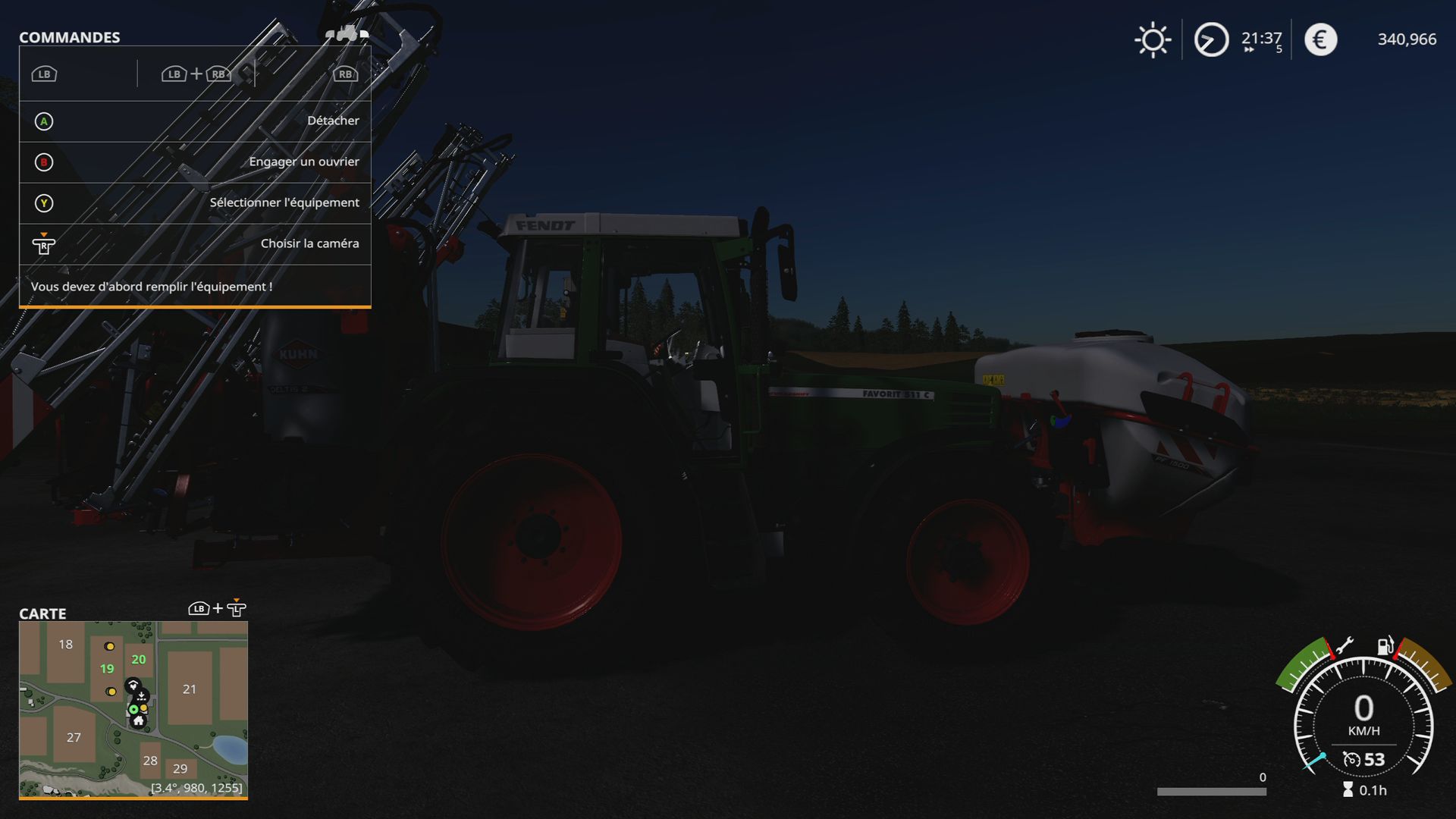Click the yellow Y button prompt
Viewport: 1456px width, 819px height.
click(43, 202)
